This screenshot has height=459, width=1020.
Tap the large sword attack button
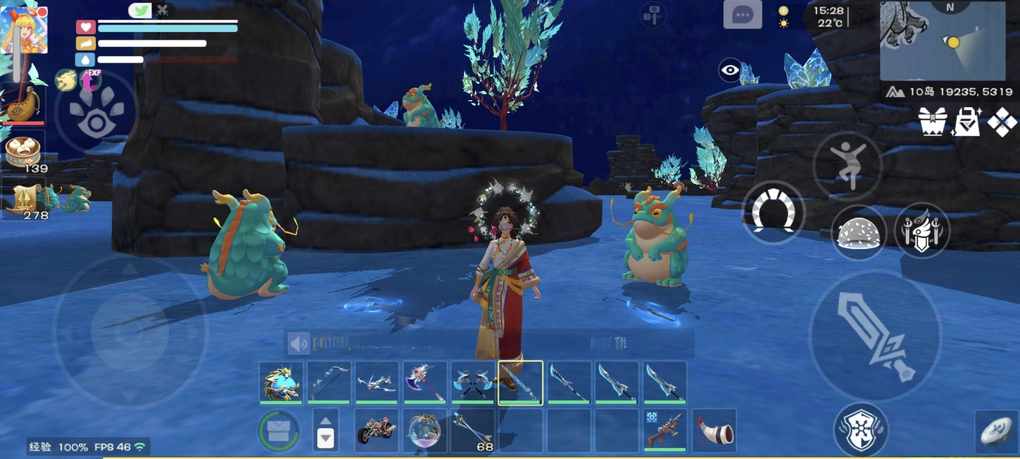875,336
